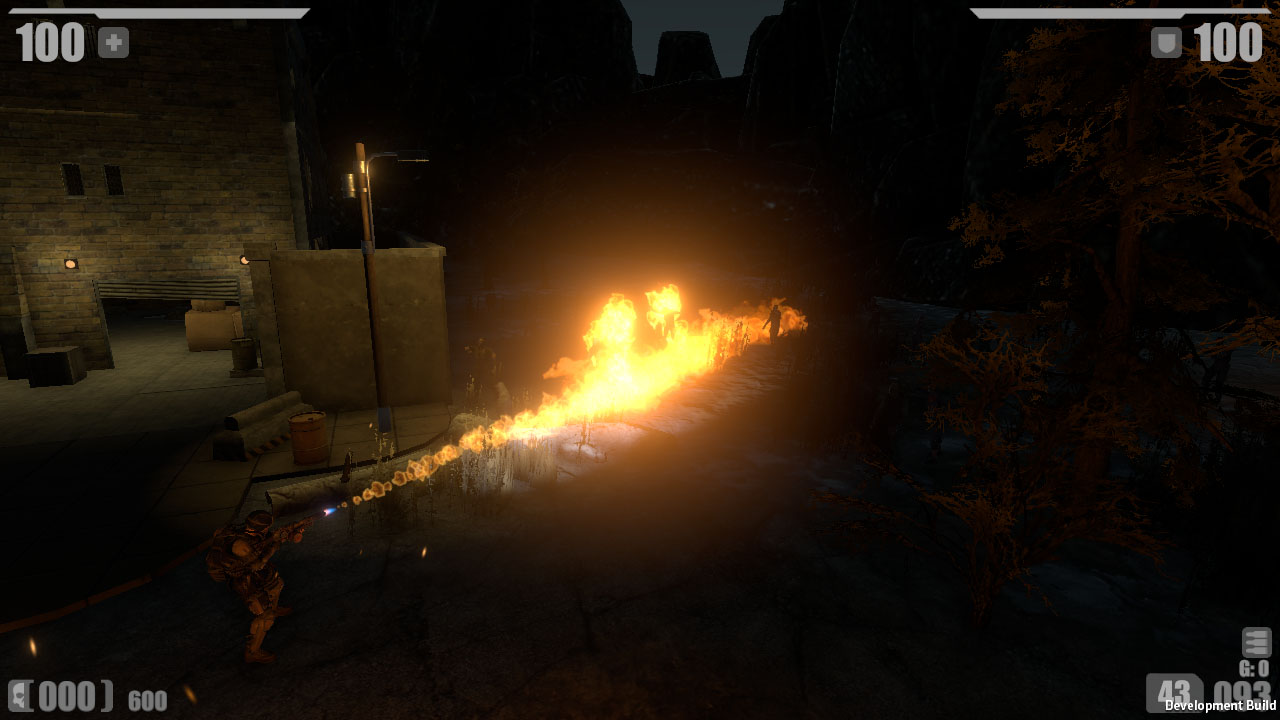The height and width of the screenshot is (720, 1280).
Task: Select the armor shield icon
Action: pyautogui.click(x=1165, y=42)
